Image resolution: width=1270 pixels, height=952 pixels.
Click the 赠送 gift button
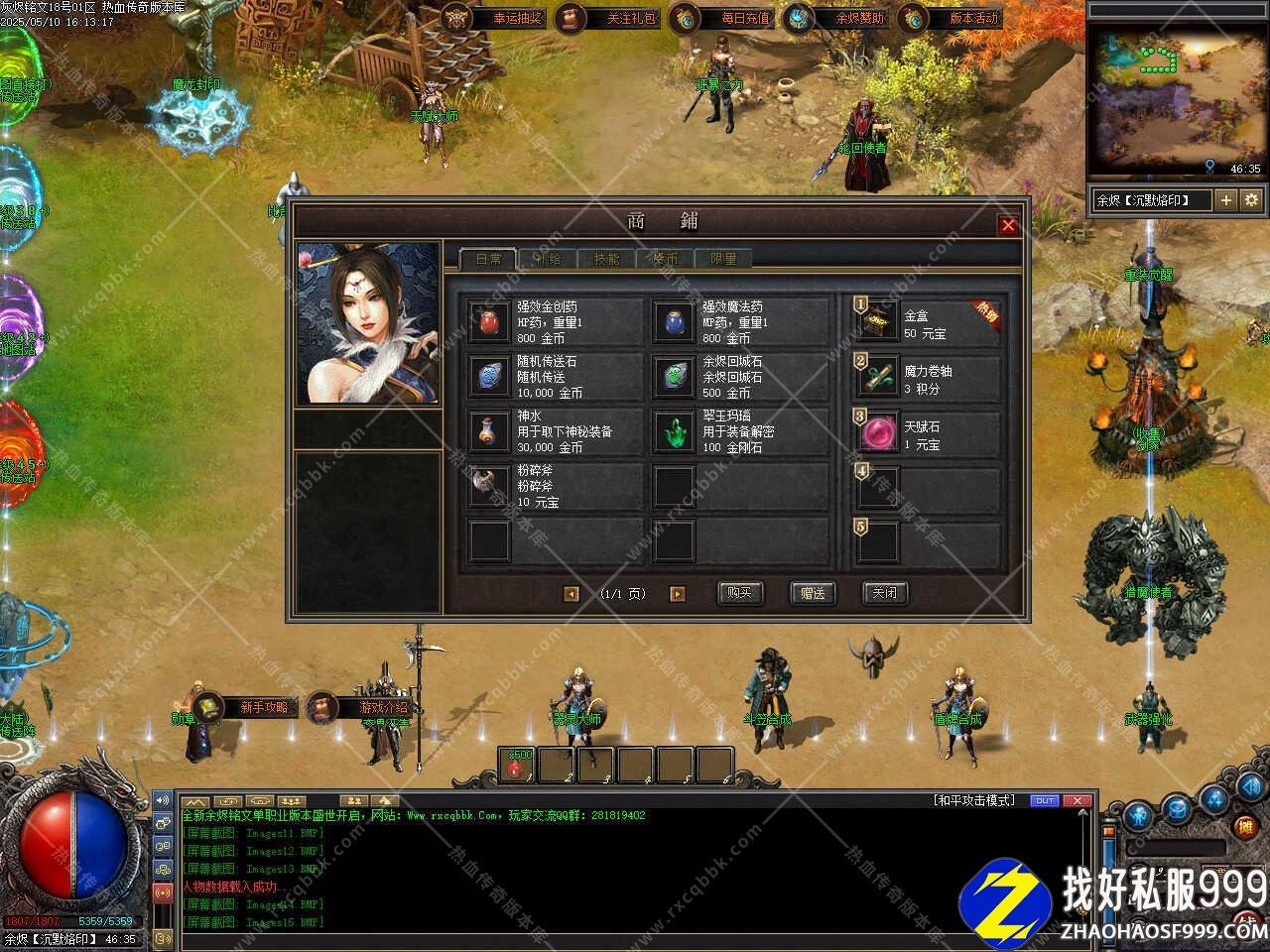tap(813, 593)
